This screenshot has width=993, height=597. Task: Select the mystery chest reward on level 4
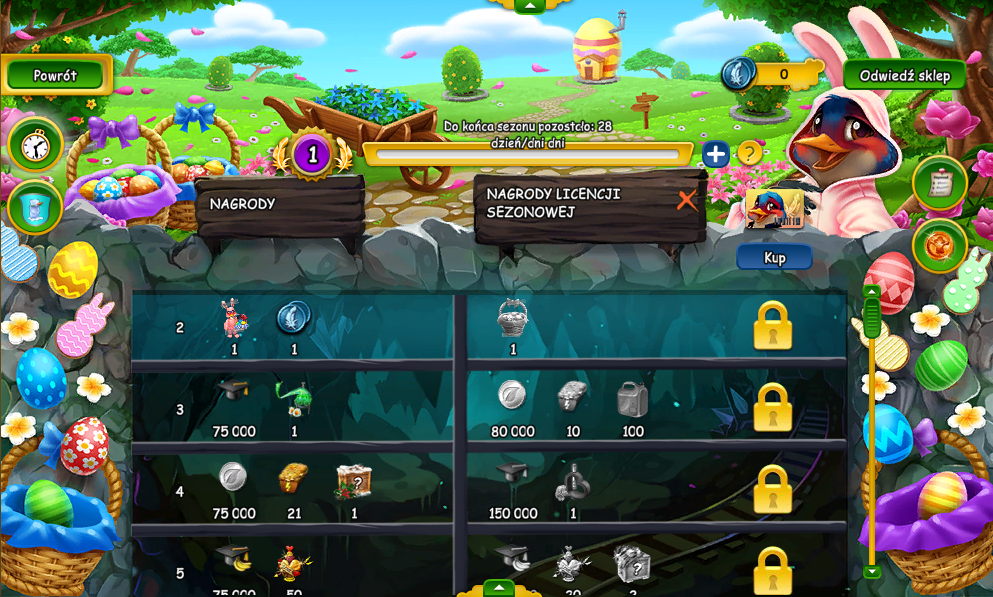(x=354, y=481)
